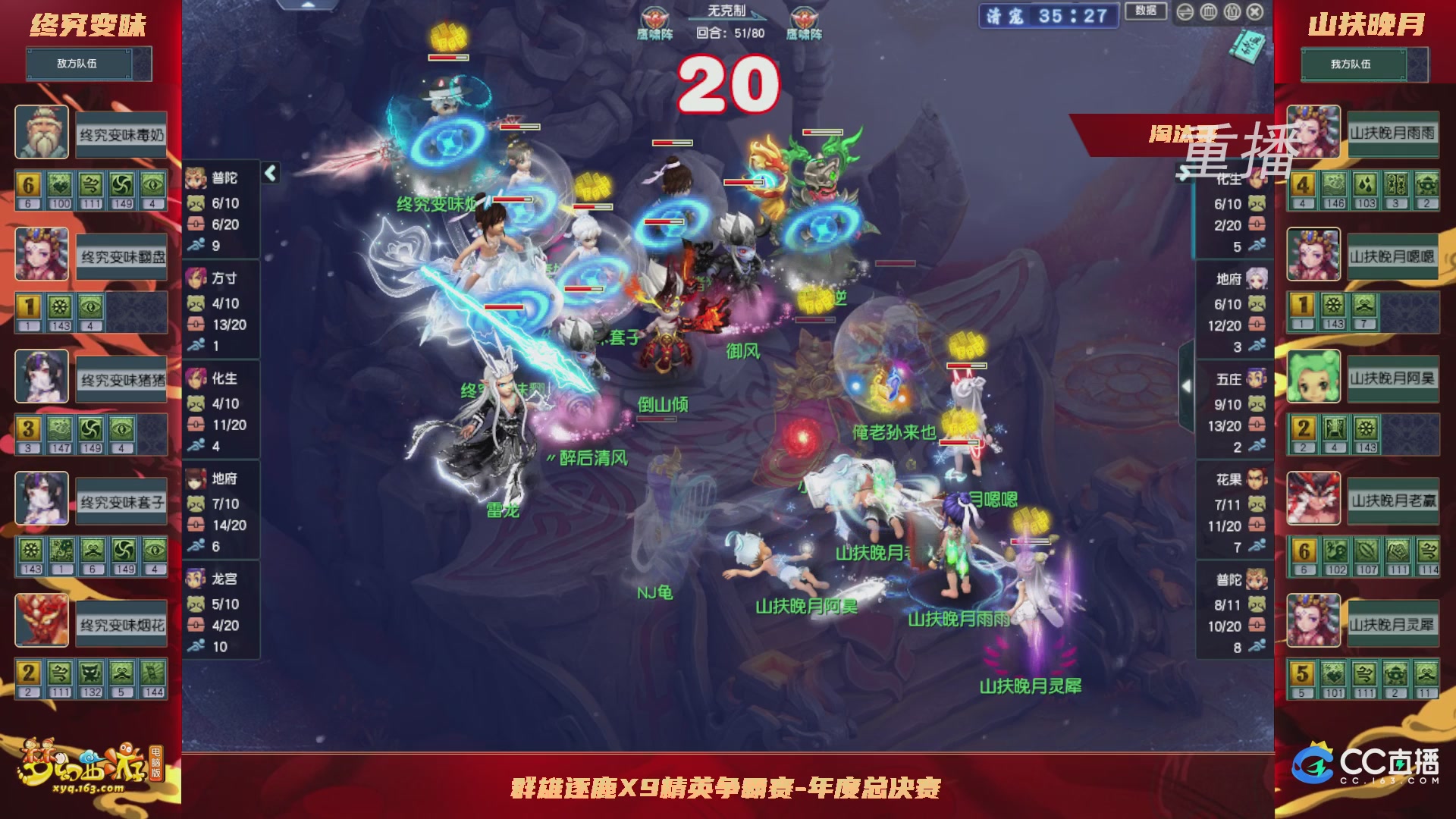Toggle the cage-shaped circular icon in top toolbar
Viewport: 1456px width, 819px height.
point(1209,13)
